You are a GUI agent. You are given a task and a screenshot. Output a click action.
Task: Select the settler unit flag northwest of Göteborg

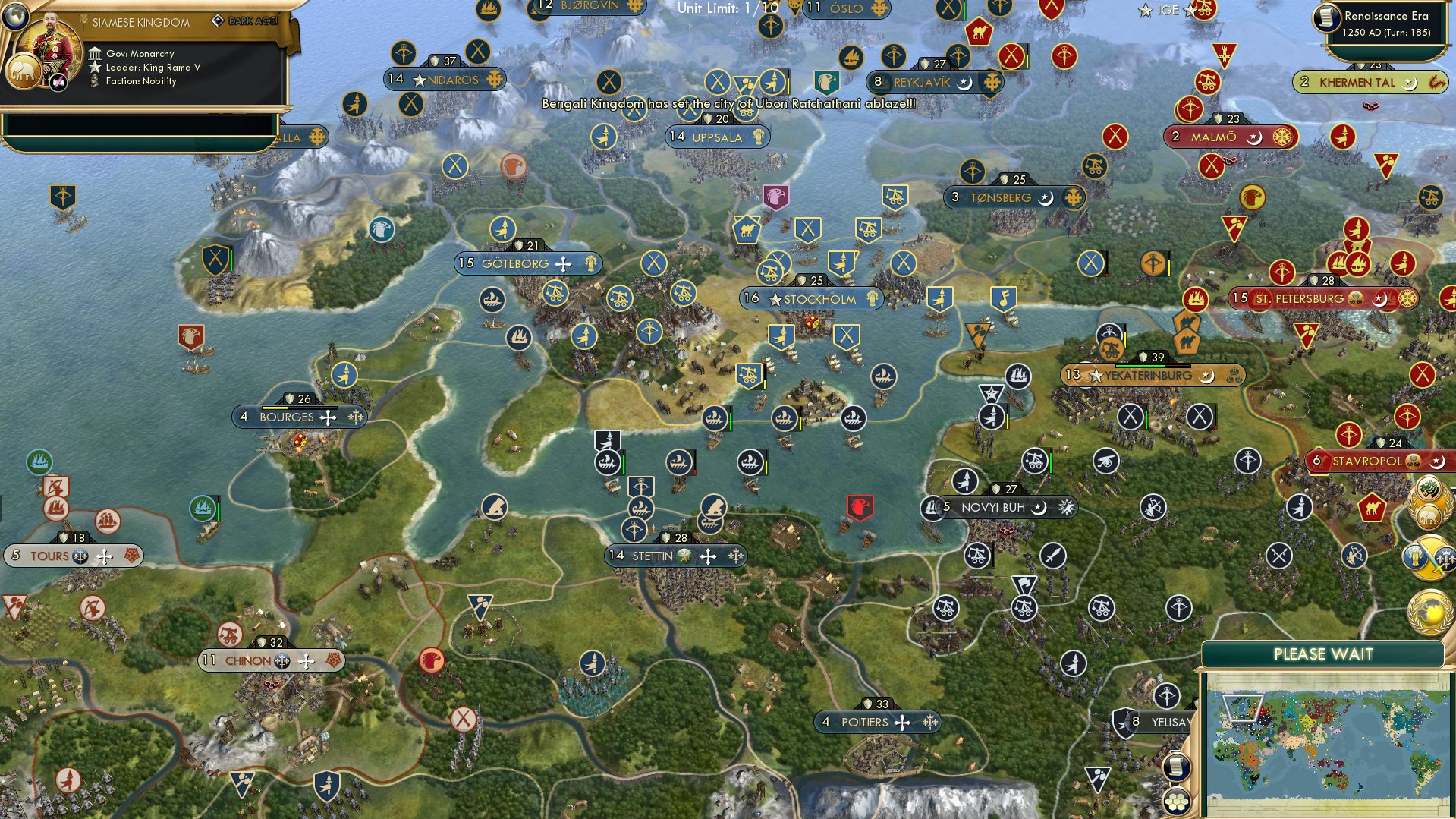502,226
